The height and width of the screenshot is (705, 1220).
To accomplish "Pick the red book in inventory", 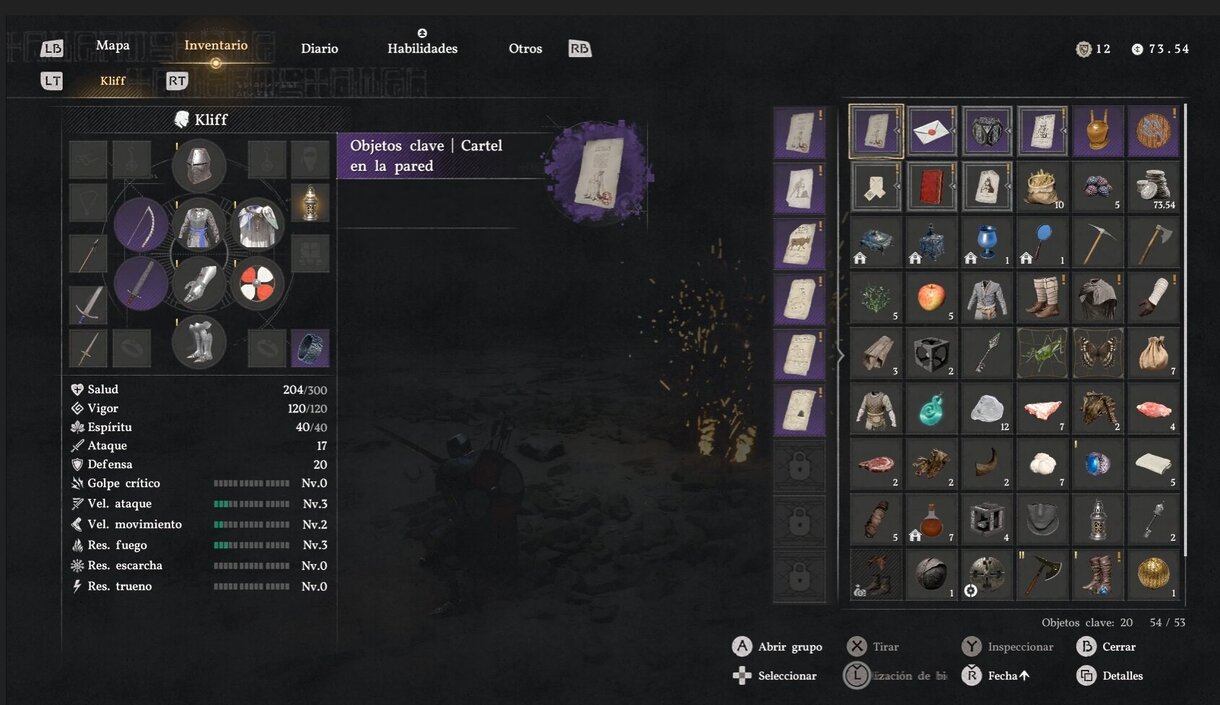I will [932, 186].
